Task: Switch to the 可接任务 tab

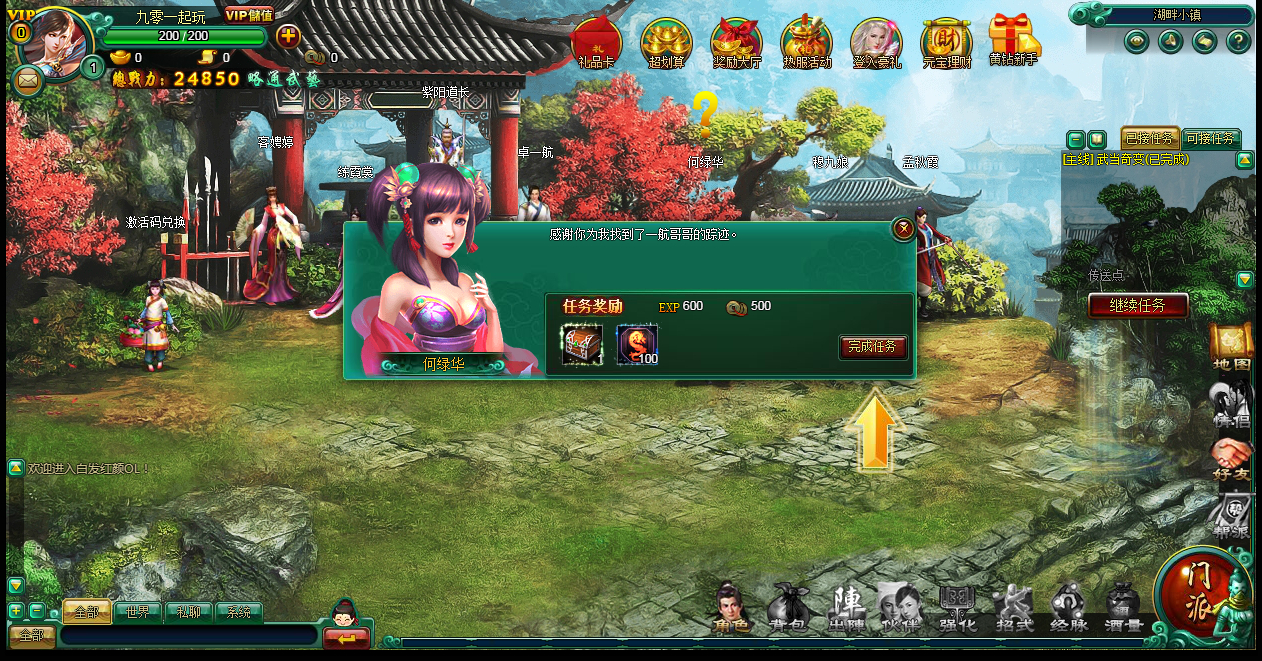Action: coord(1211,139)
